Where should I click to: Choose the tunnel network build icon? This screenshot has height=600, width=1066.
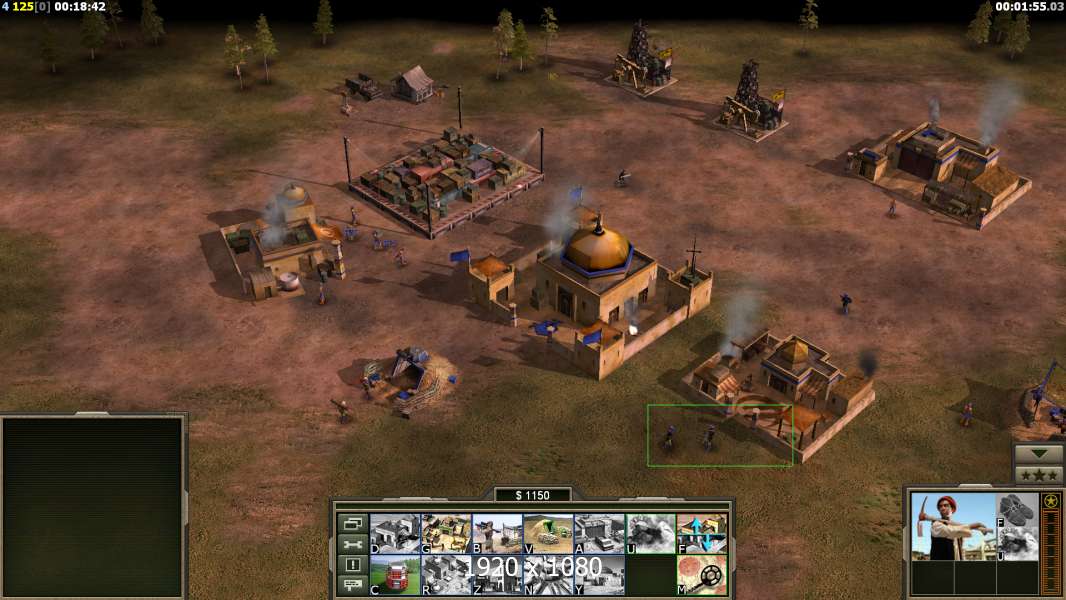pos(547,534)
